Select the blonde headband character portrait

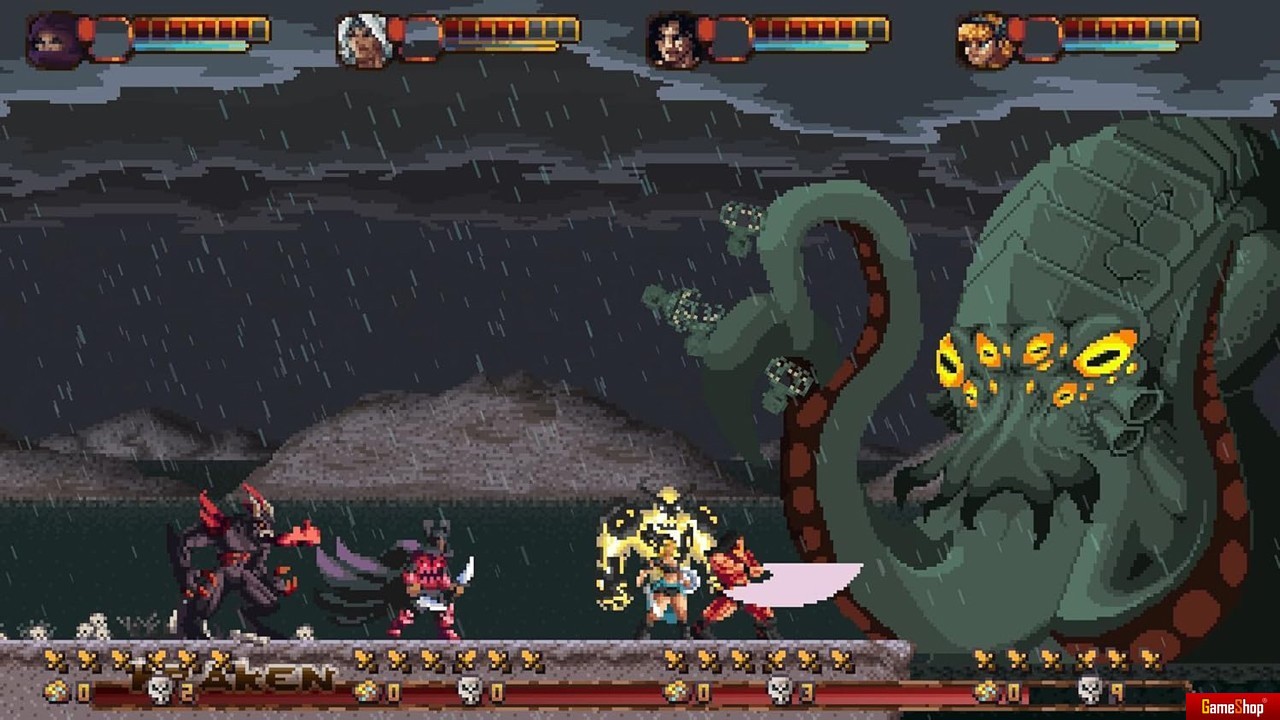pos(983,41)
